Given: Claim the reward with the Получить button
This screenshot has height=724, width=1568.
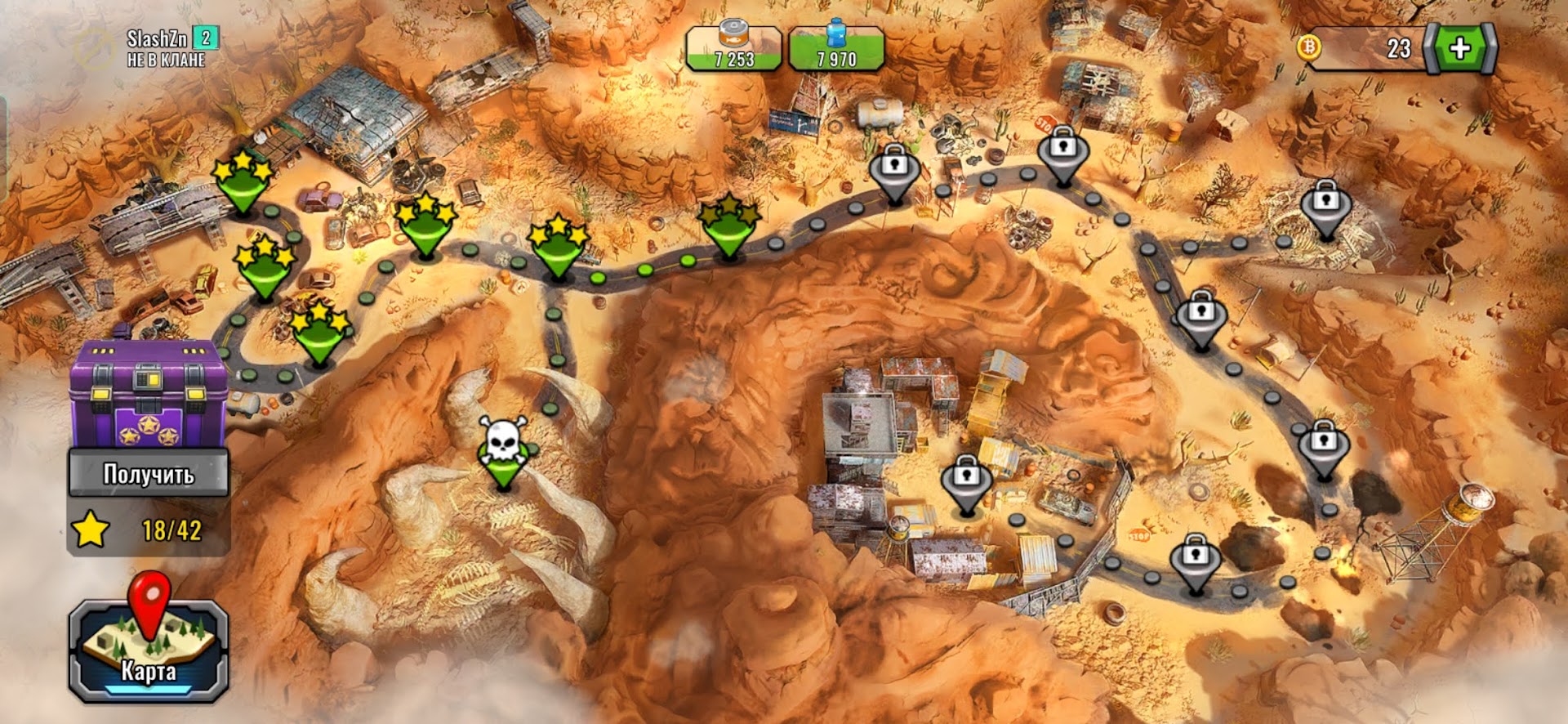Looking at the screenshot, I should (x=149, y=474).
